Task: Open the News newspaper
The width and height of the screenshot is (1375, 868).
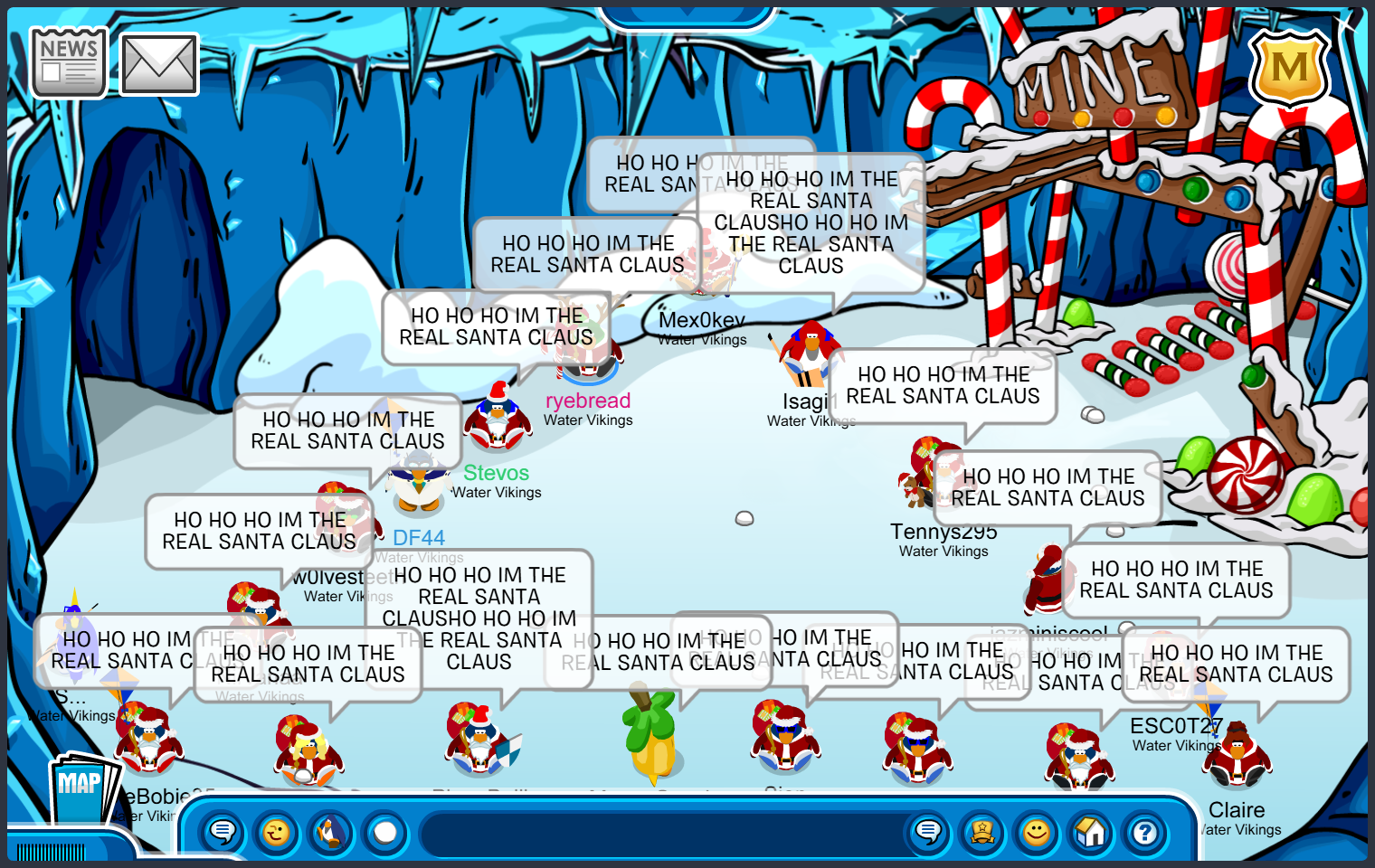Action: (x=68, y=62)
